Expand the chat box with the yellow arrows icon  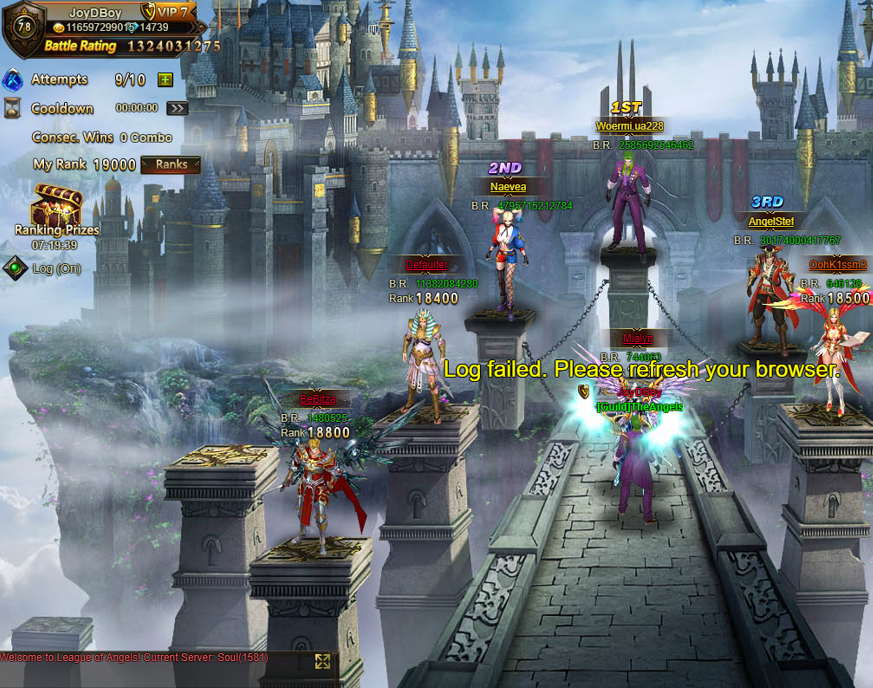322,661
